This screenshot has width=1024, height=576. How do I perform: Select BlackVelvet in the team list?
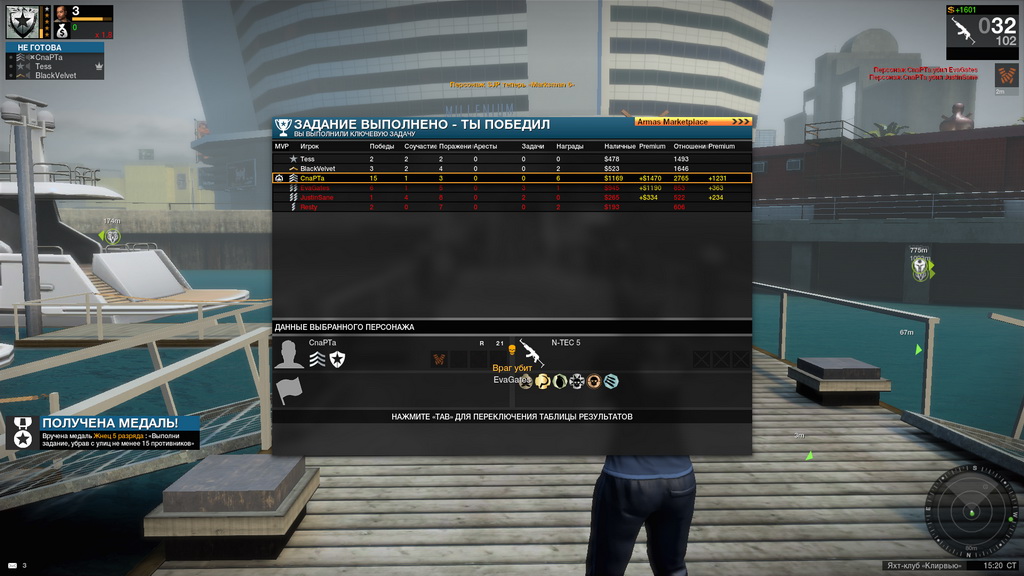point(55,75)
